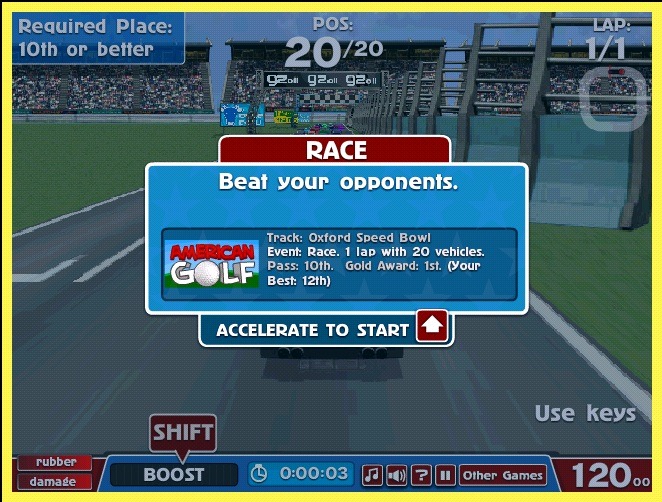Pause the race
662x502 pixels.
pos(446,475)
